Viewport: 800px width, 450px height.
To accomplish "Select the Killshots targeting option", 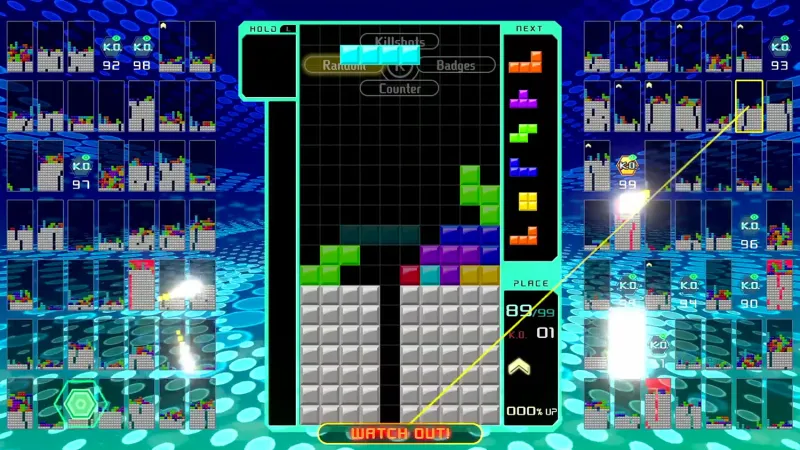I will pyautogui.click(x=399, y=42).
